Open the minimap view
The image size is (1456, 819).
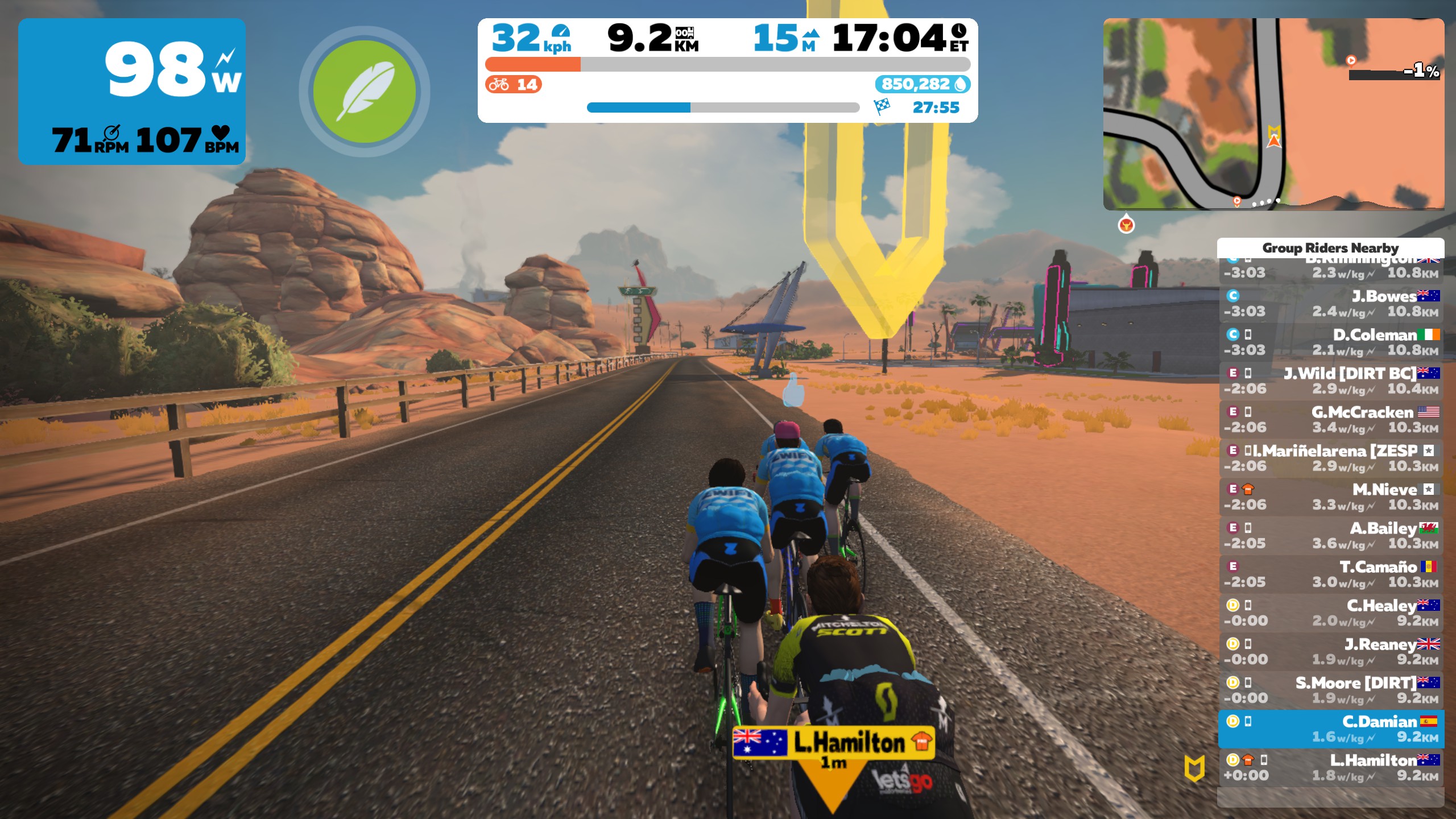[x=1273, y=114]
